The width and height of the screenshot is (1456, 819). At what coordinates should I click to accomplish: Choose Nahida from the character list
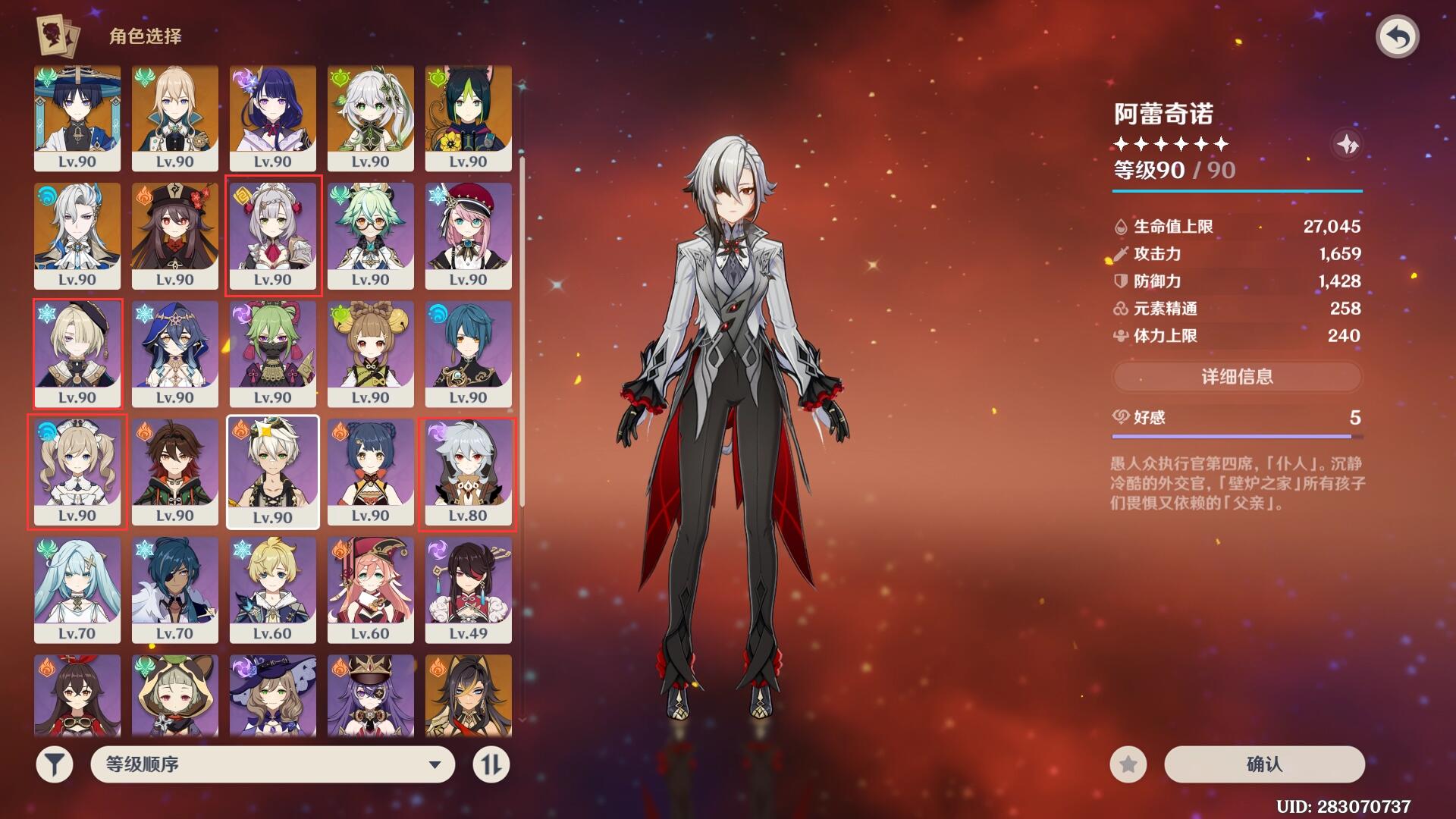coord(370,118)
